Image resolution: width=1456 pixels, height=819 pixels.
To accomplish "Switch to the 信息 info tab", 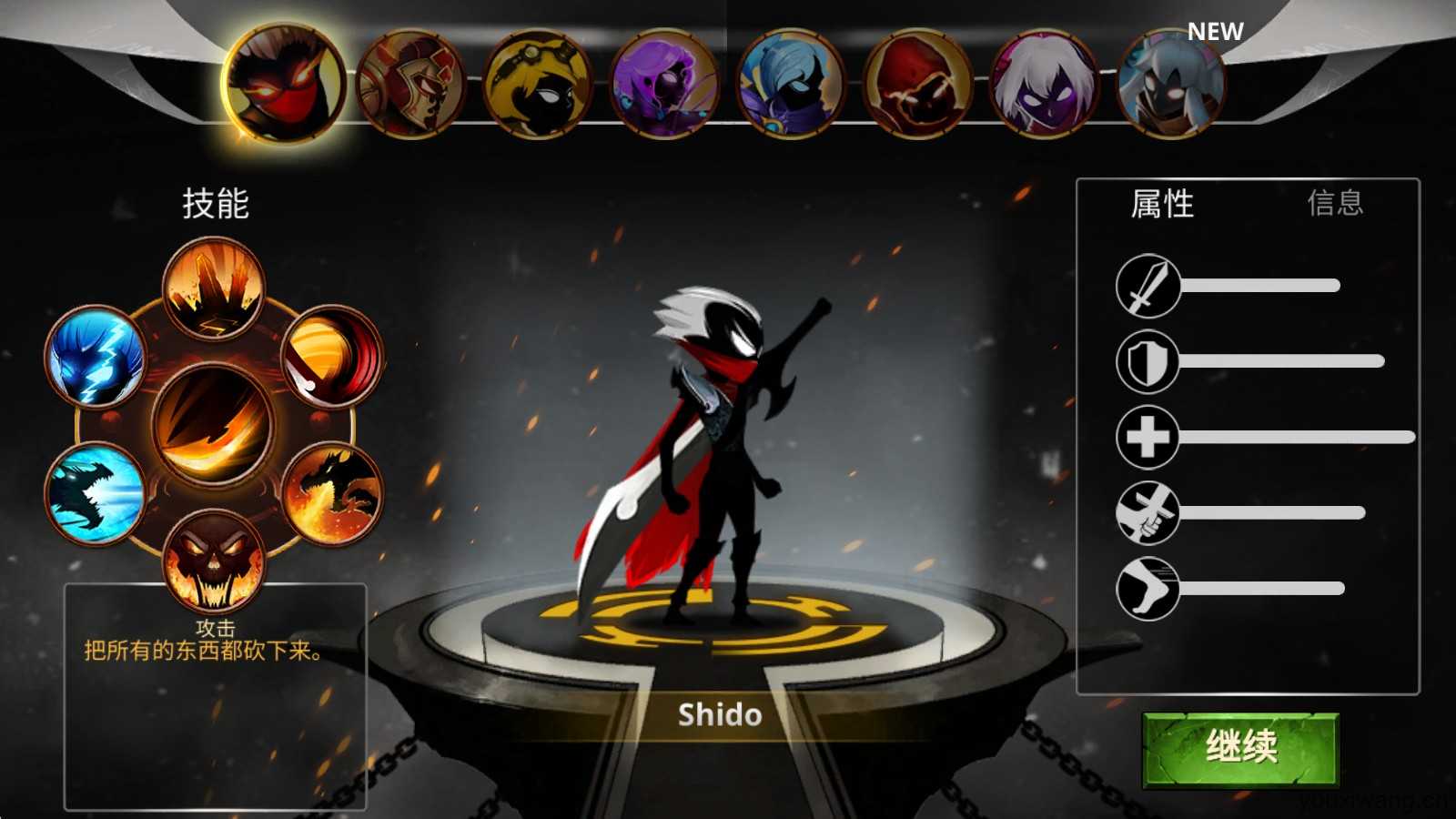I will (1335, 203).
